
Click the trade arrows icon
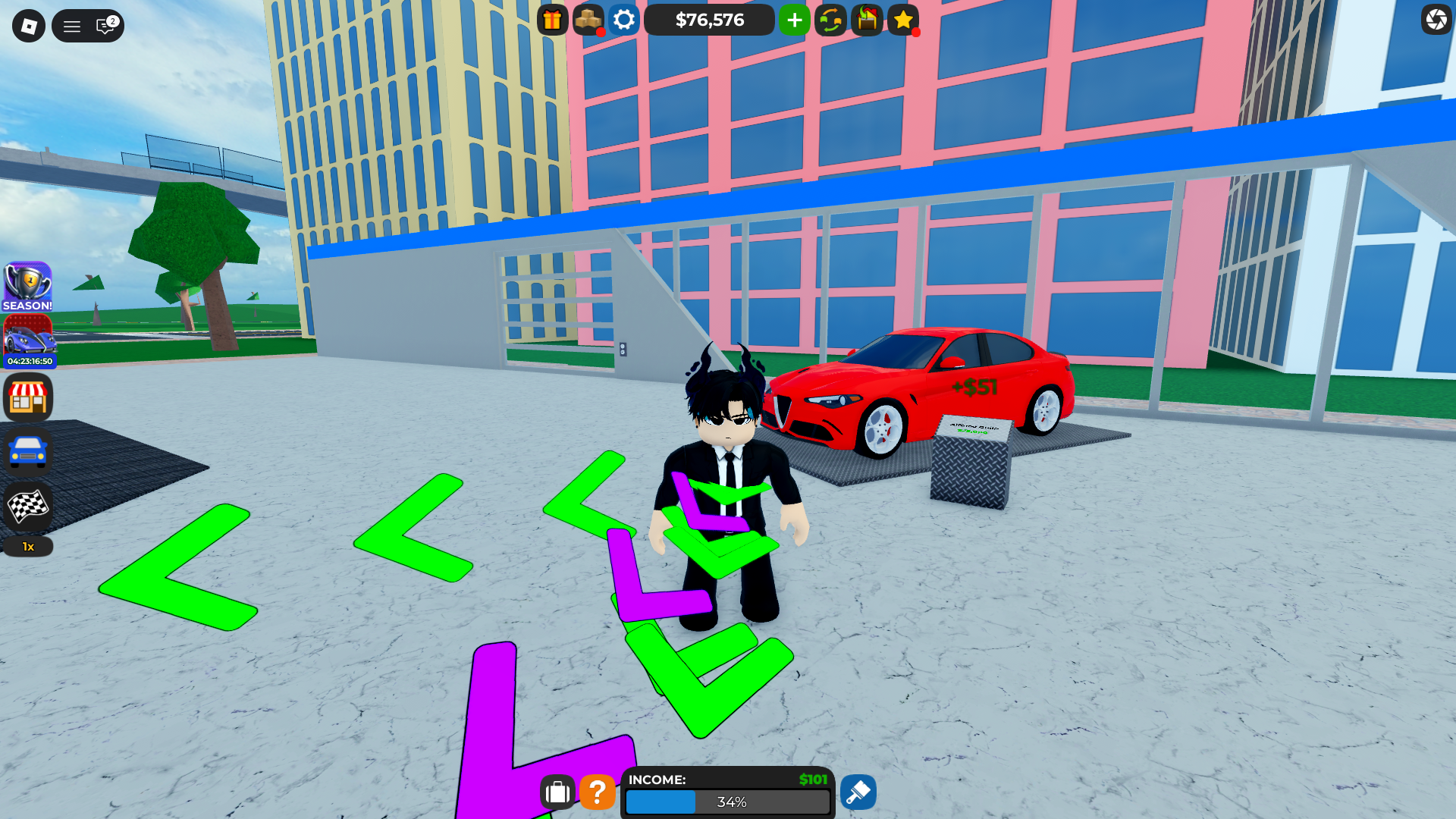[x=830, y=20]
